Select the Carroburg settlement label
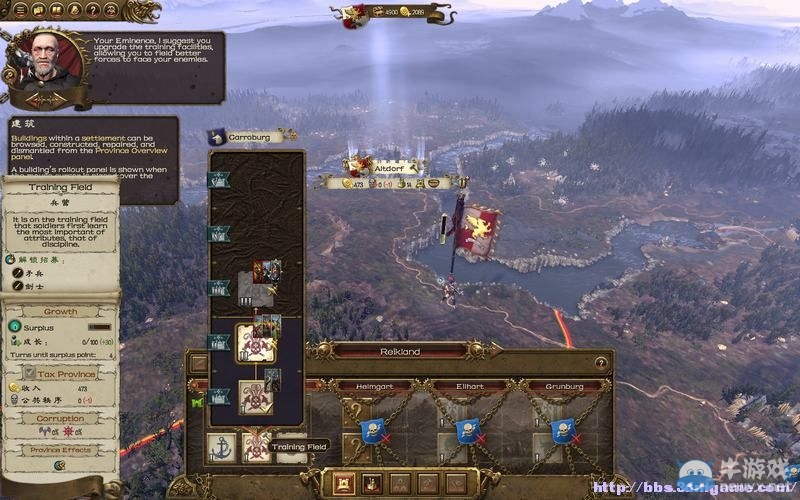The image size is (800, 500). point(252,136)
